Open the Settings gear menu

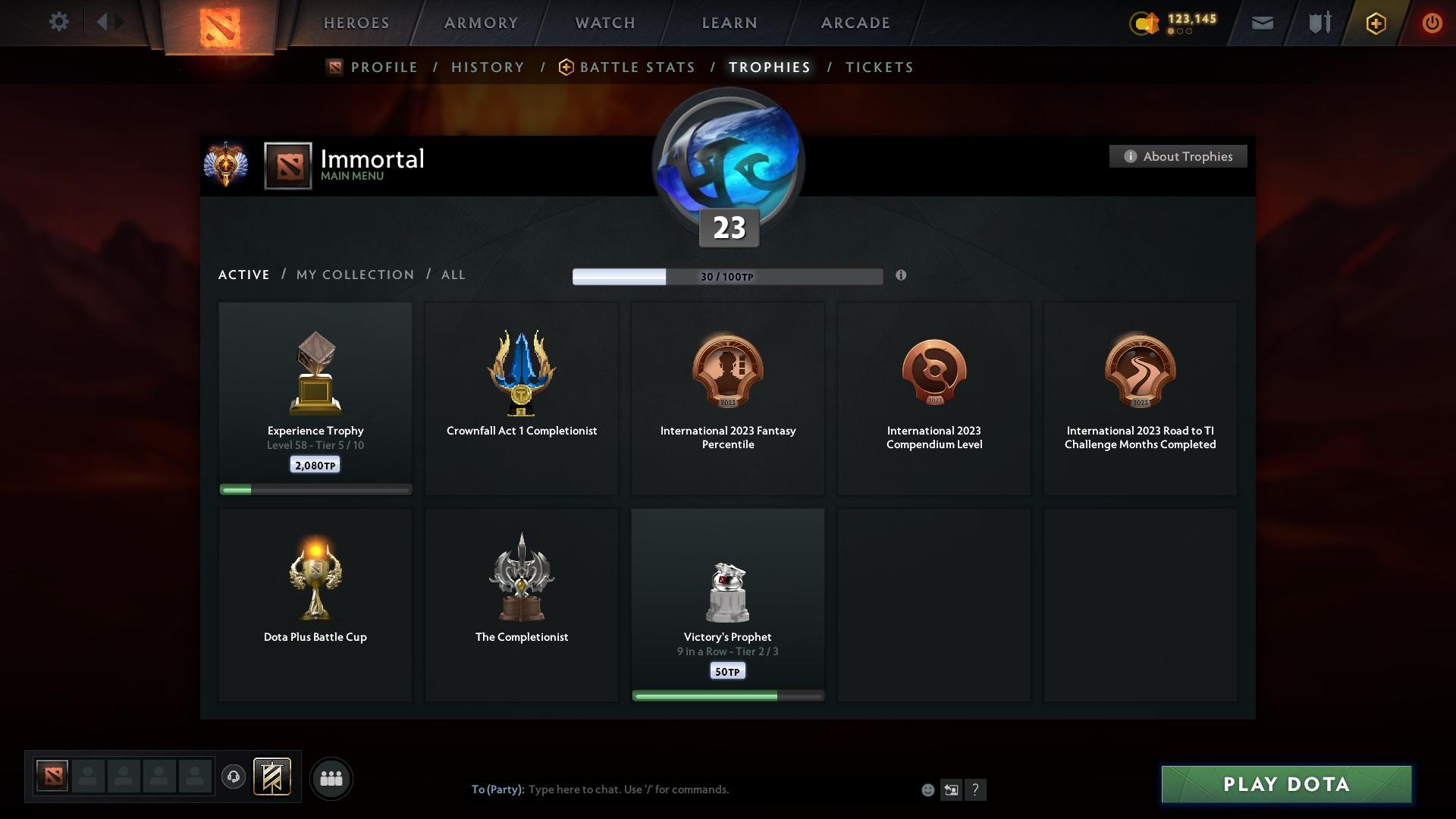pyautogui.click(x=59, y=22)
